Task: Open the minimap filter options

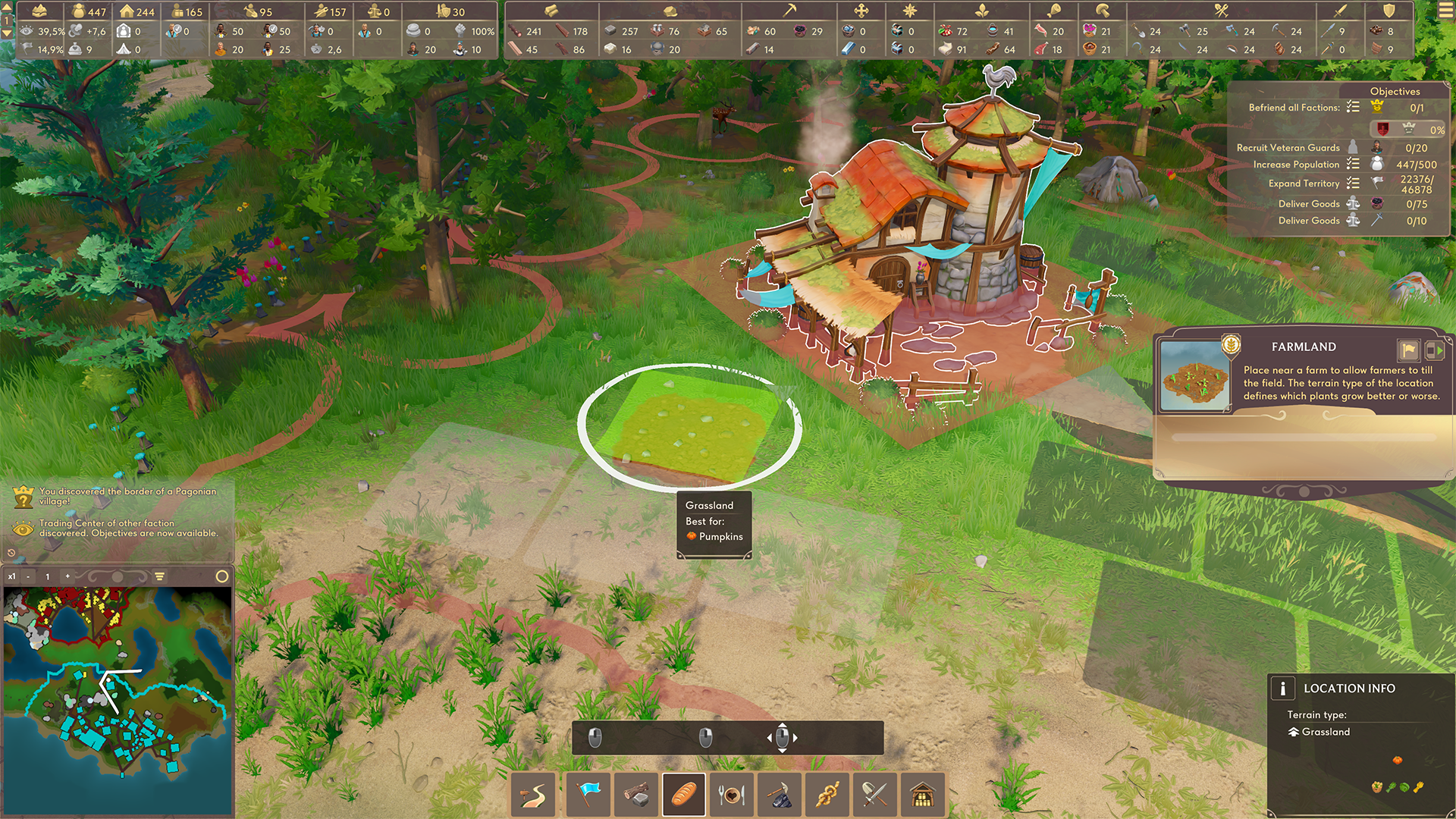Action: (160, 577)
